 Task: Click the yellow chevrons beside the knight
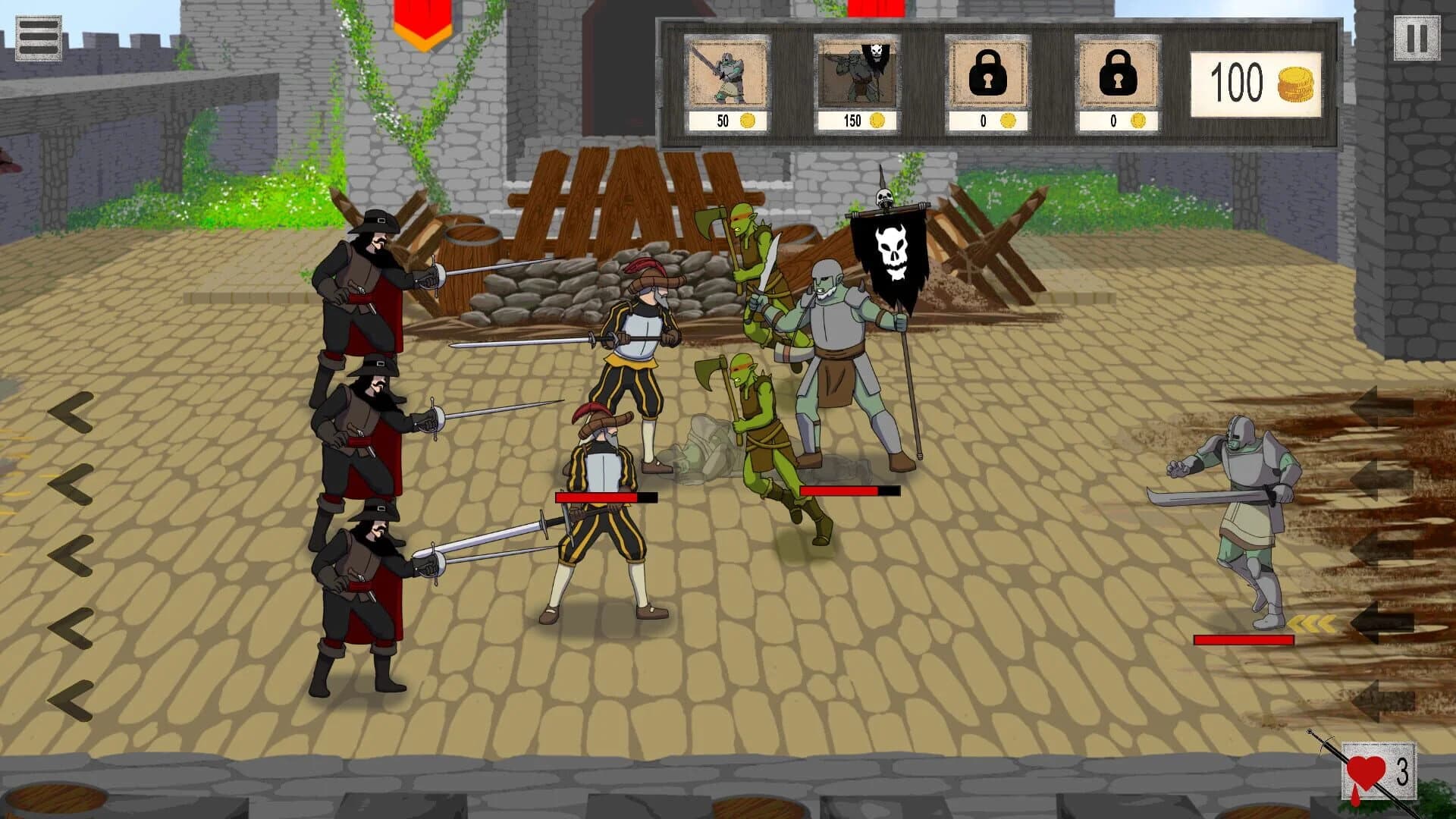(x=1310, y=622)
